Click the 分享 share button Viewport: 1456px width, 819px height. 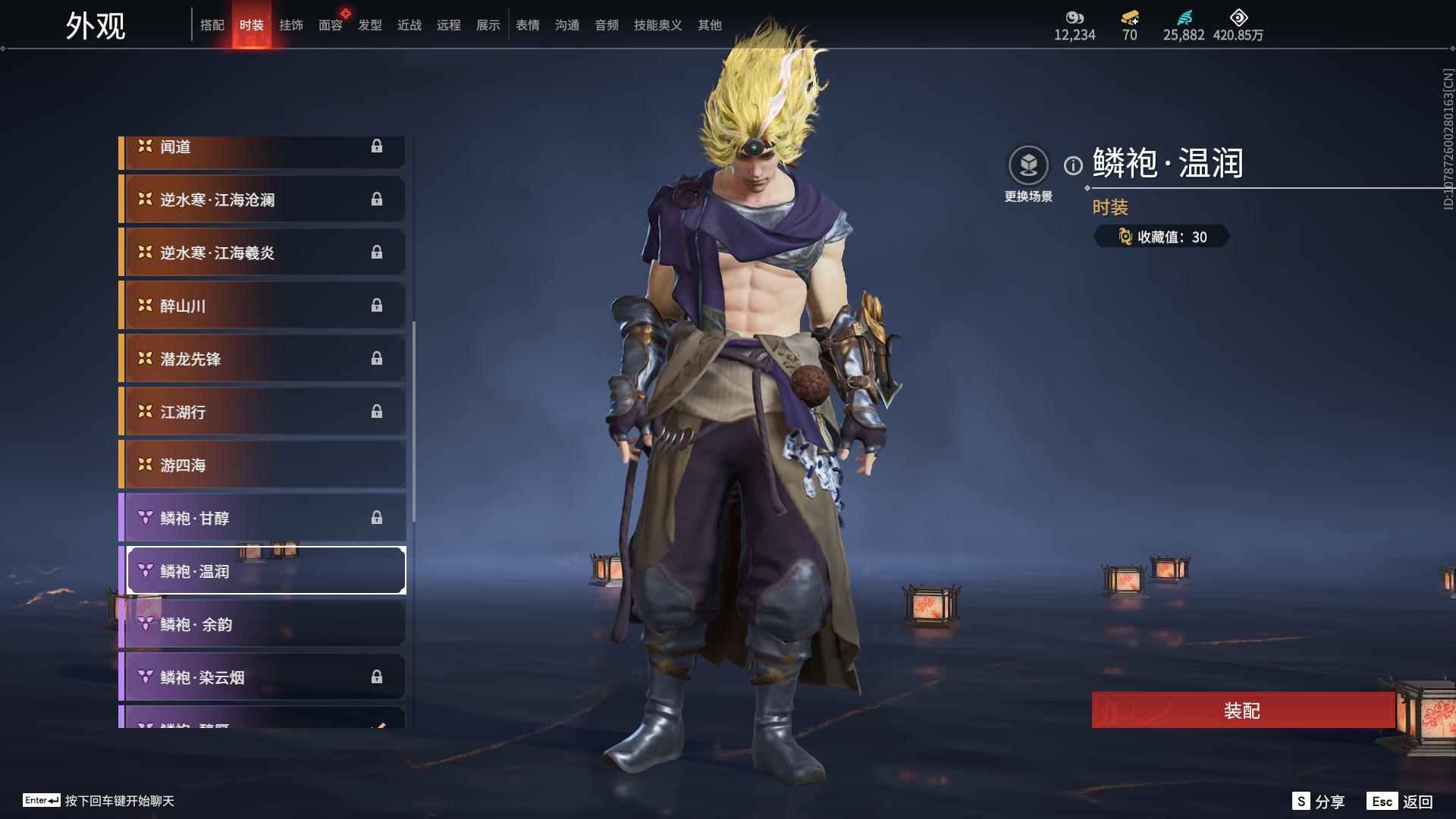coord(1319,802)
